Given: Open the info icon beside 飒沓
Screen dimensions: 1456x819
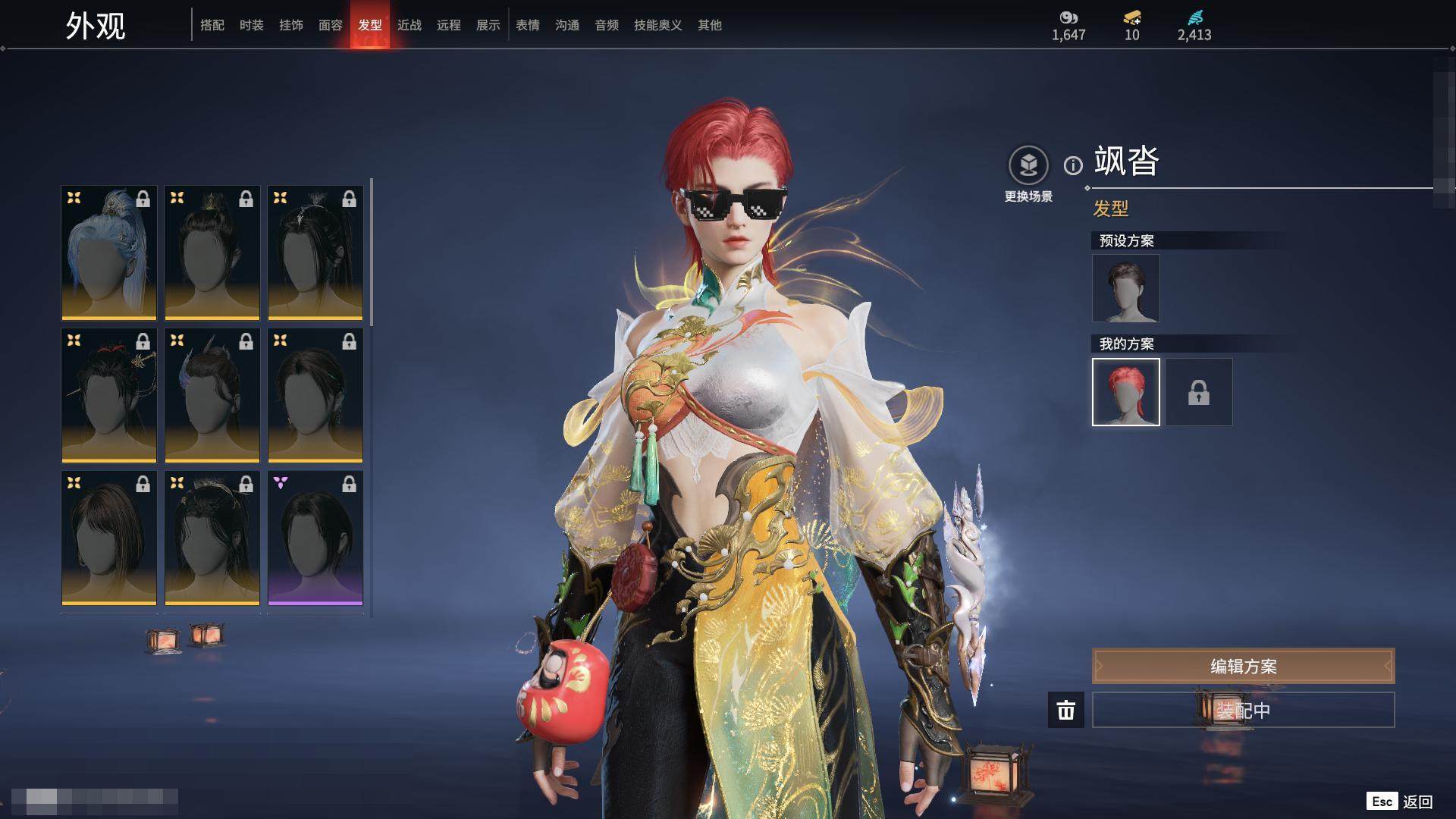Looking at the screenshot, I should [x=1073, y=165].
